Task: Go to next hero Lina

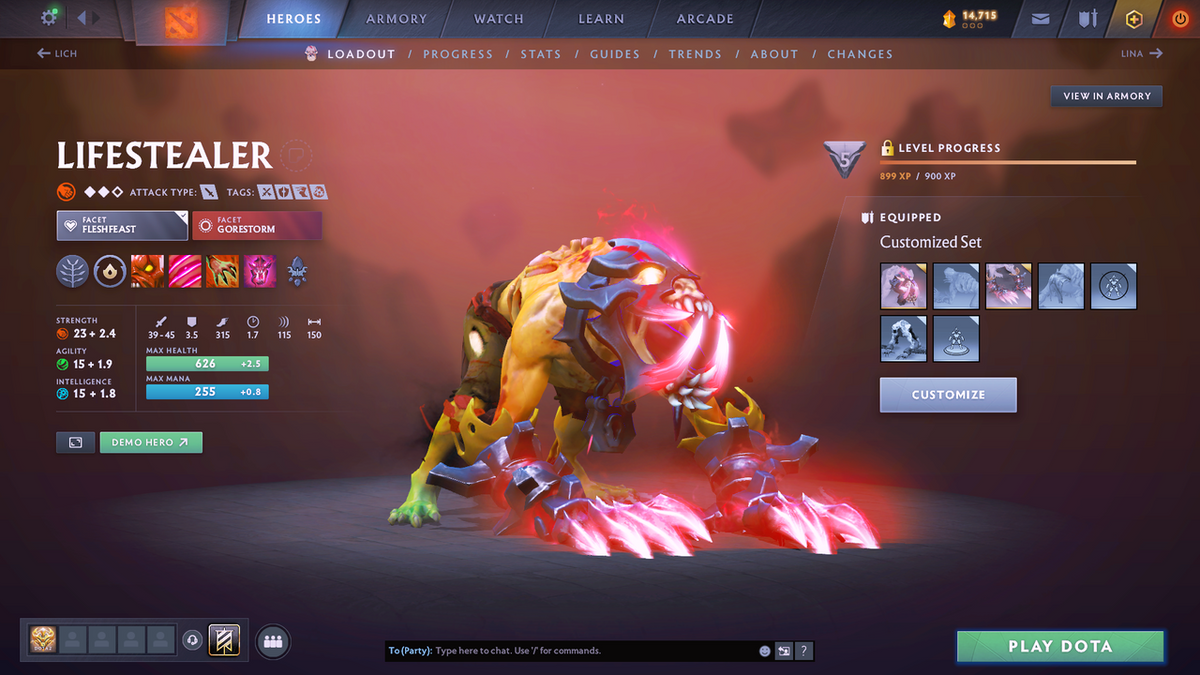Action: pyautogui.click(x=1141, y=54)
